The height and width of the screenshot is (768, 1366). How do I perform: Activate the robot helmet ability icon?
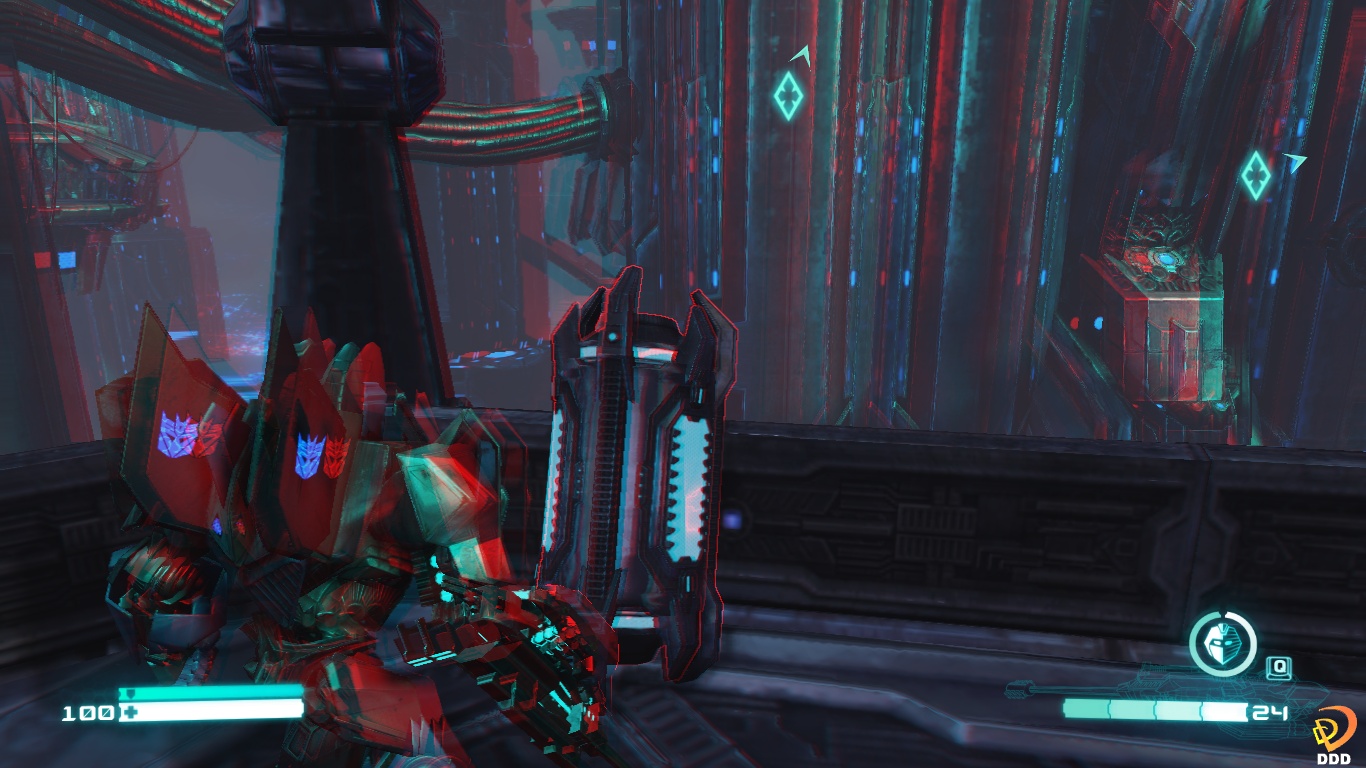pos(1222,644)
